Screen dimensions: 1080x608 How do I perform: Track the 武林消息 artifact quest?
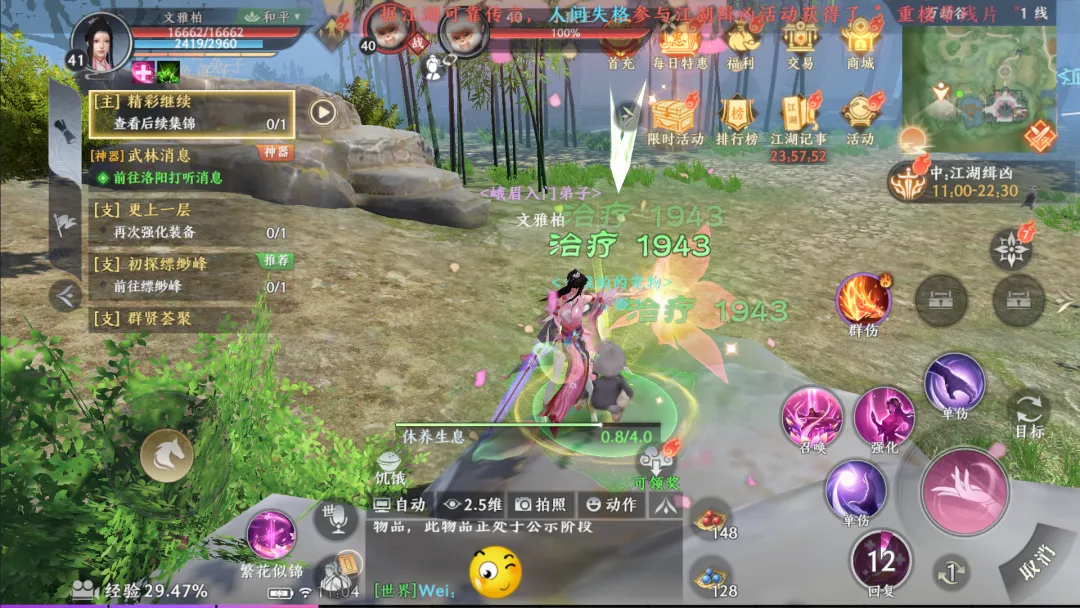point(192,166)
